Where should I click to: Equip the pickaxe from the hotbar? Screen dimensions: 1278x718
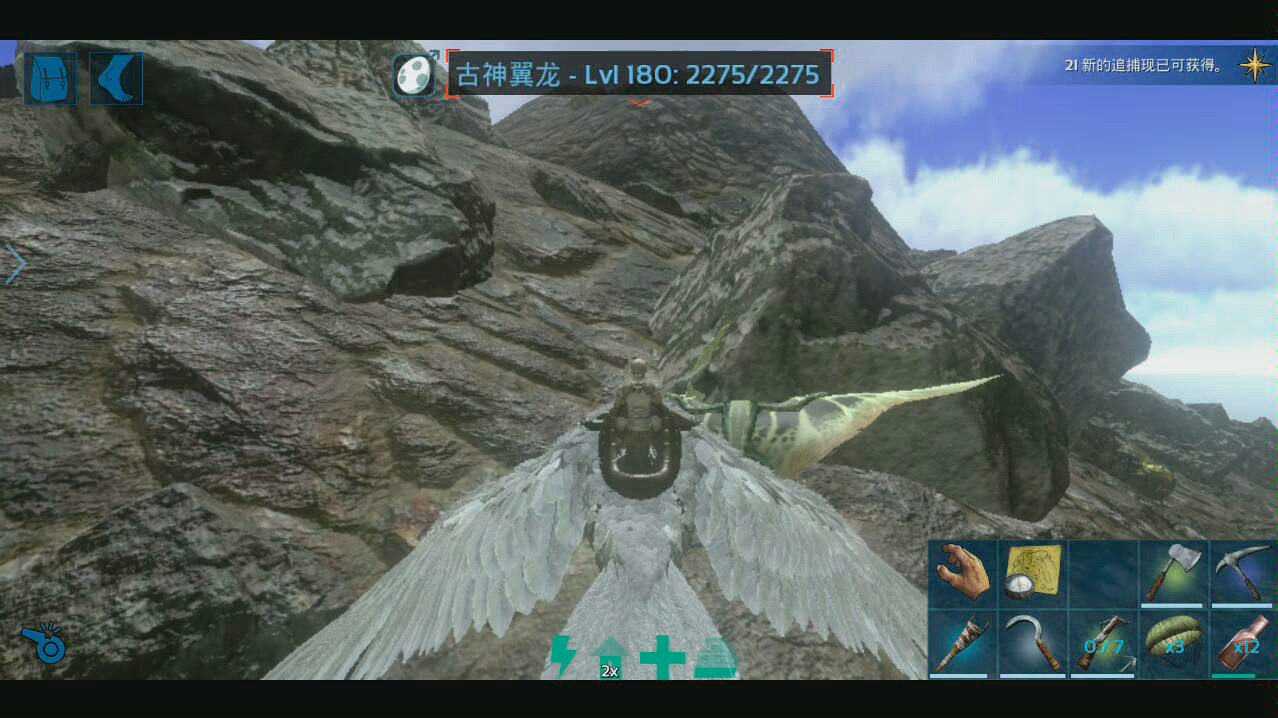pos(1242,573)
